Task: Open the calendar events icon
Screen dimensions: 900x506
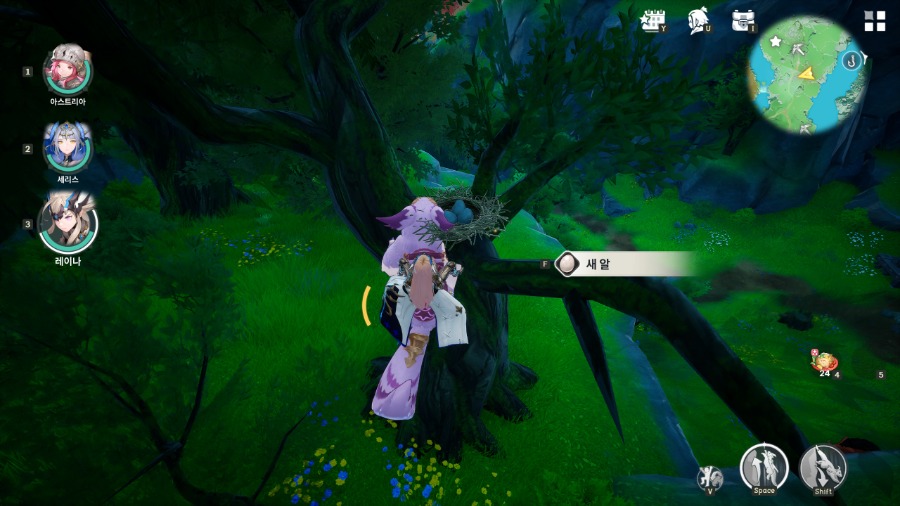Action: (655, 21)
